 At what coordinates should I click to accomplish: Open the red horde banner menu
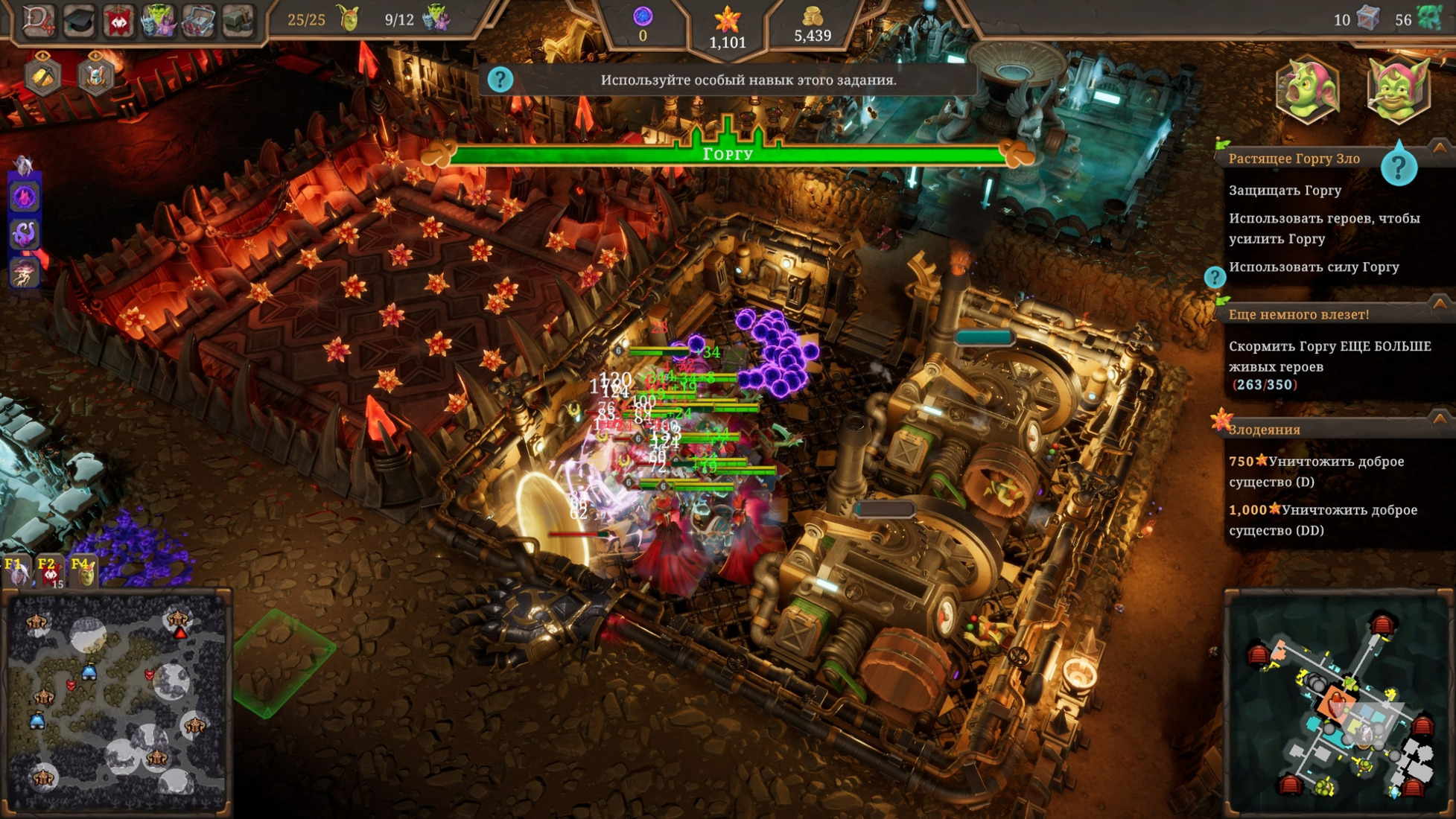[x=118, y=22]
